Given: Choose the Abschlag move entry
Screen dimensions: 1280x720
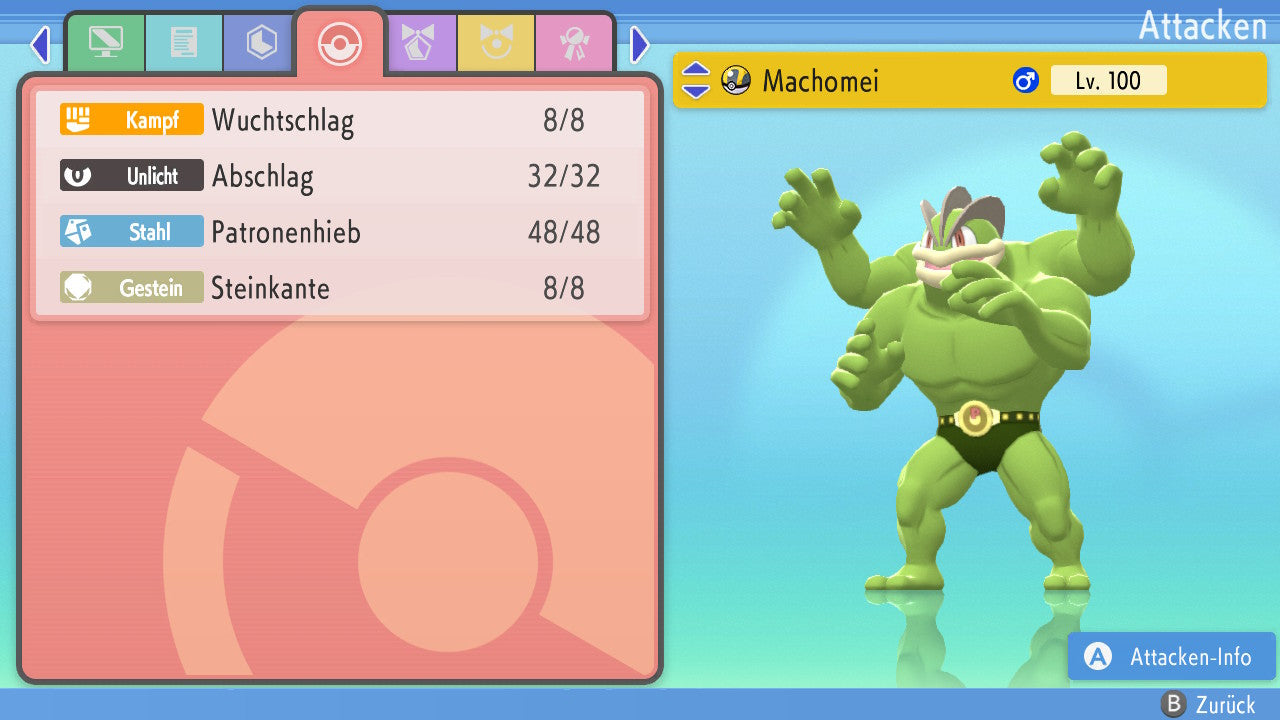Looking at the screenshot, I should point(340,176).
